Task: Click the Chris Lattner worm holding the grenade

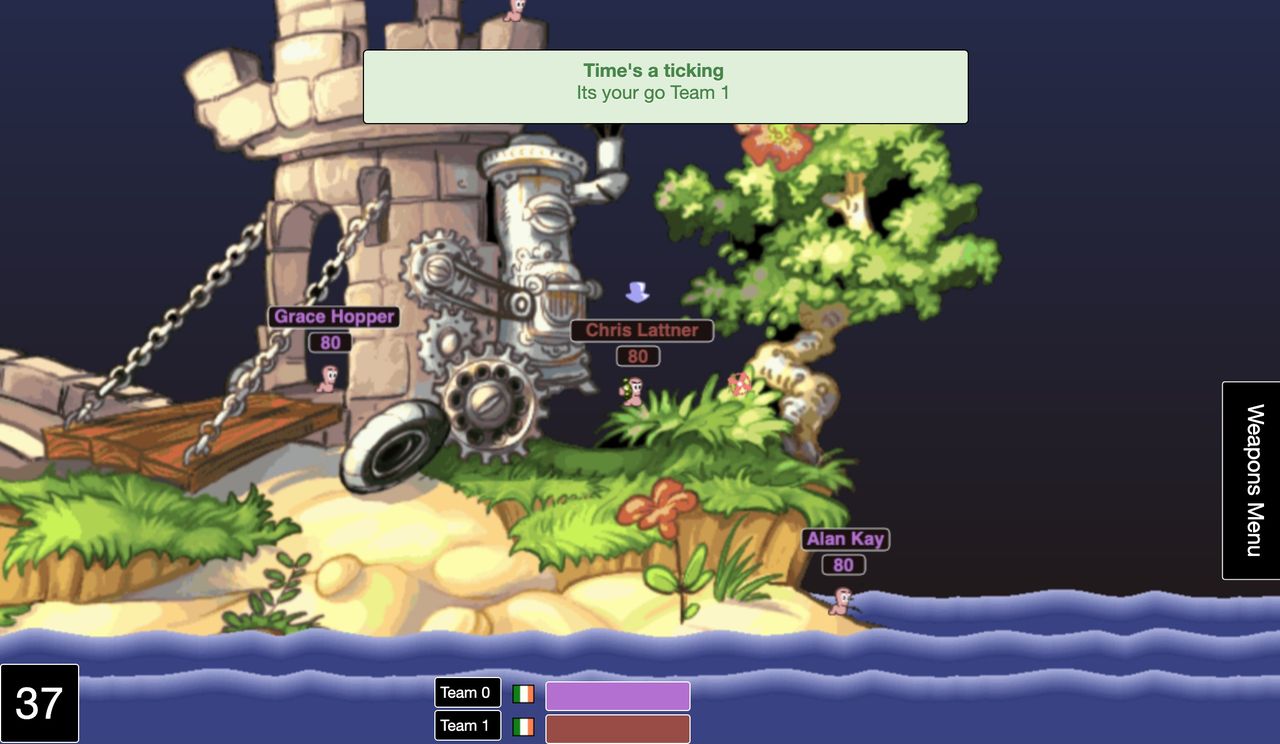Action: tap(634, 391)
